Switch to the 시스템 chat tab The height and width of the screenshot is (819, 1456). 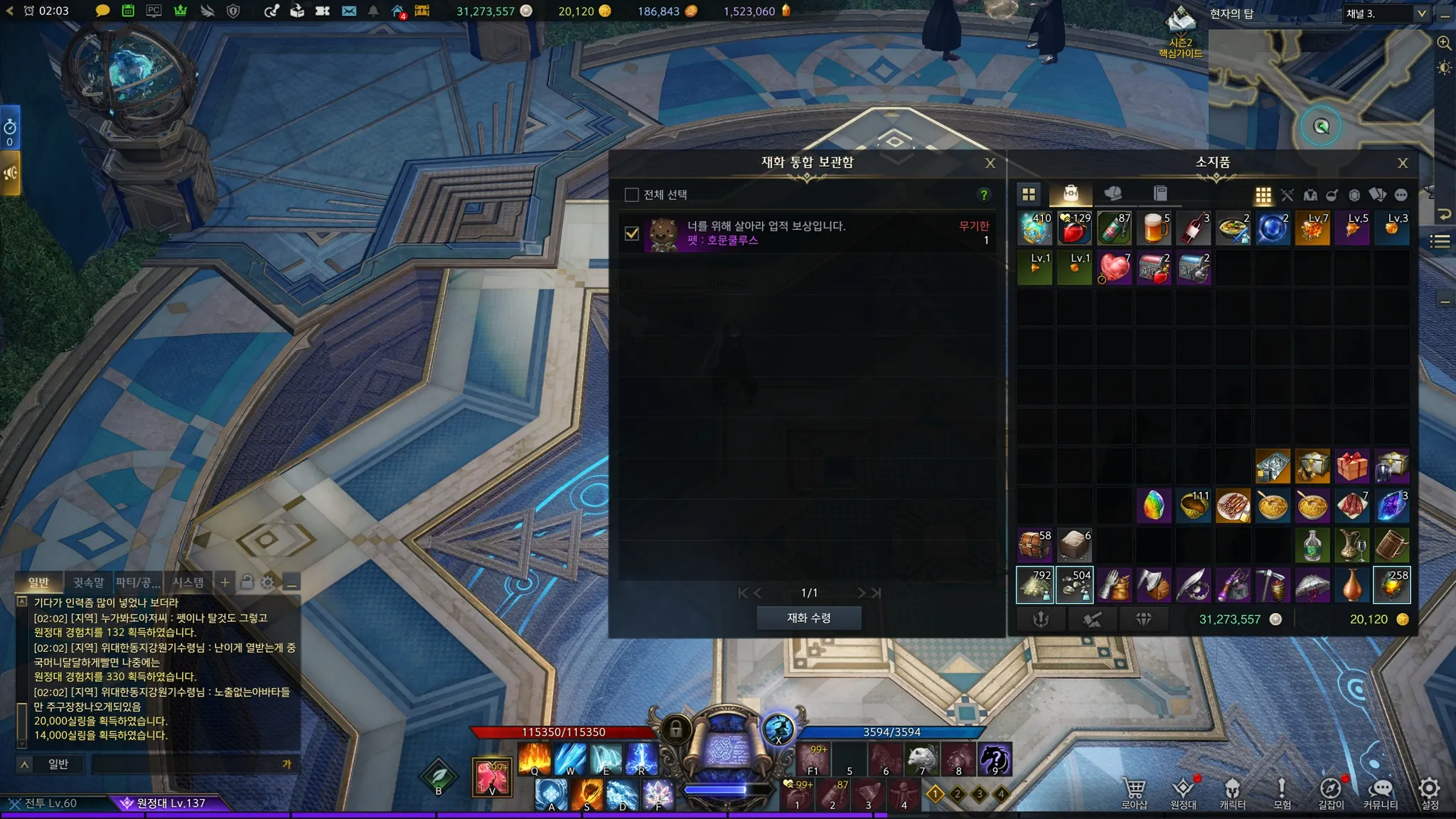pos(188,582)
